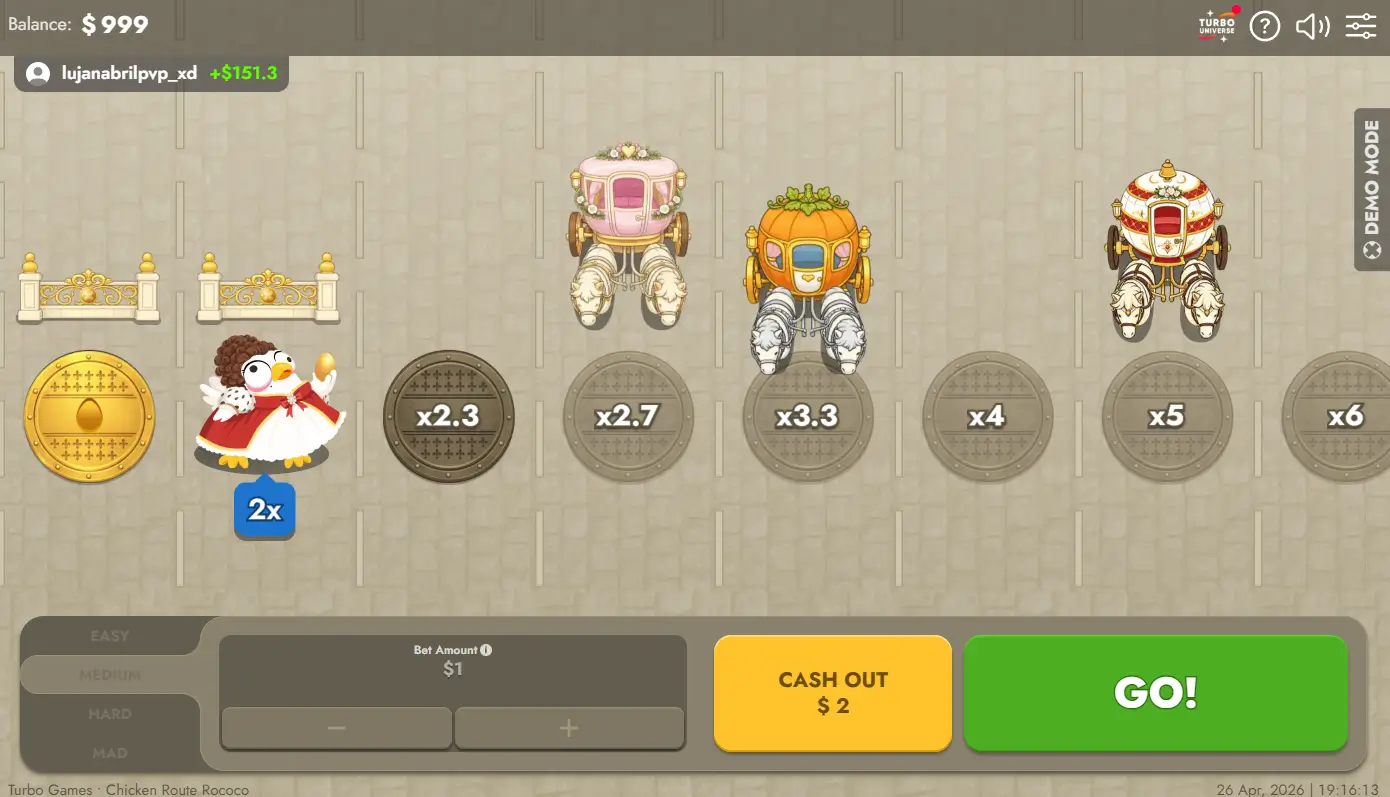Mute the game sound
Screen dimensions: 1390x797
pyautogui.click(x=1312, y=26)
